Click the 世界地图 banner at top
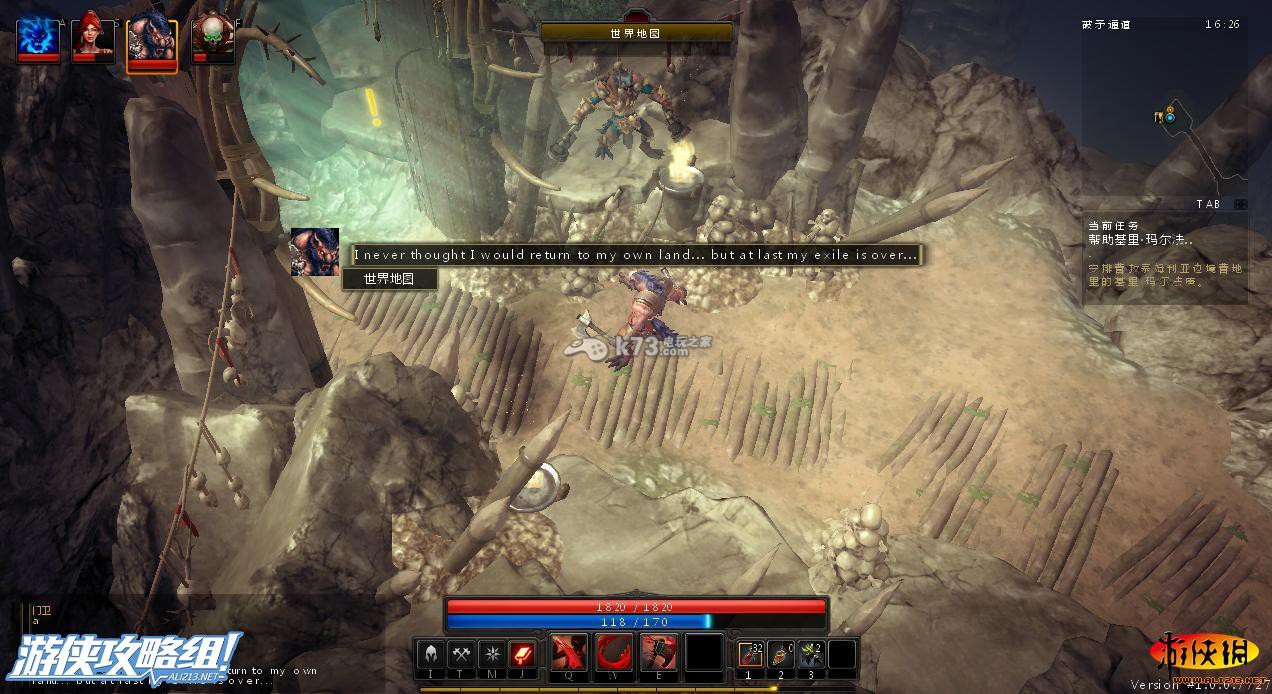The width and height of the screenshot is (1272, 694). click(x=636, y=33)
